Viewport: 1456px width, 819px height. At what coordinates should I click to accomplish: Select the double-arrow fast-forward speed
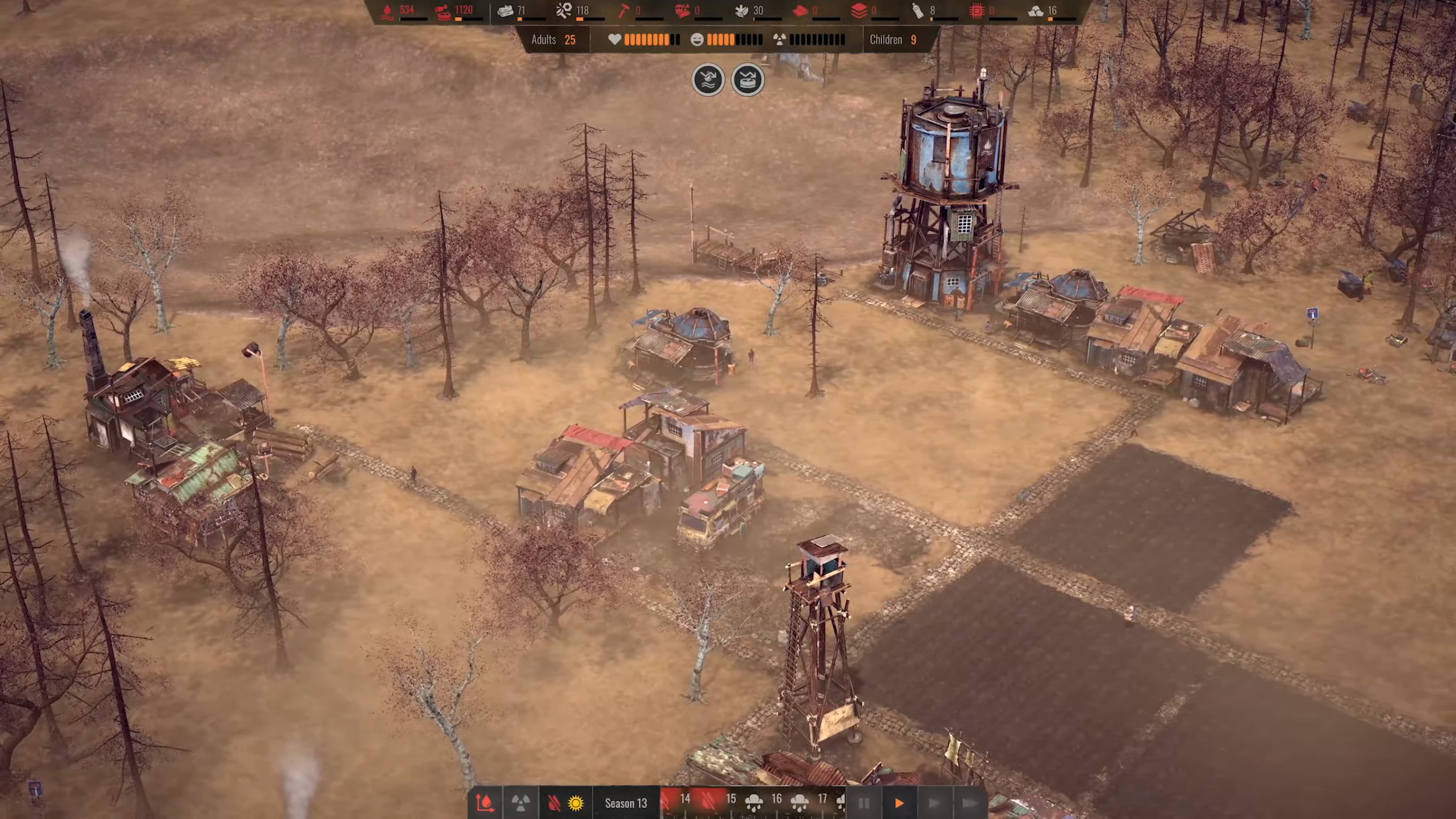click(x=934, y=803)
